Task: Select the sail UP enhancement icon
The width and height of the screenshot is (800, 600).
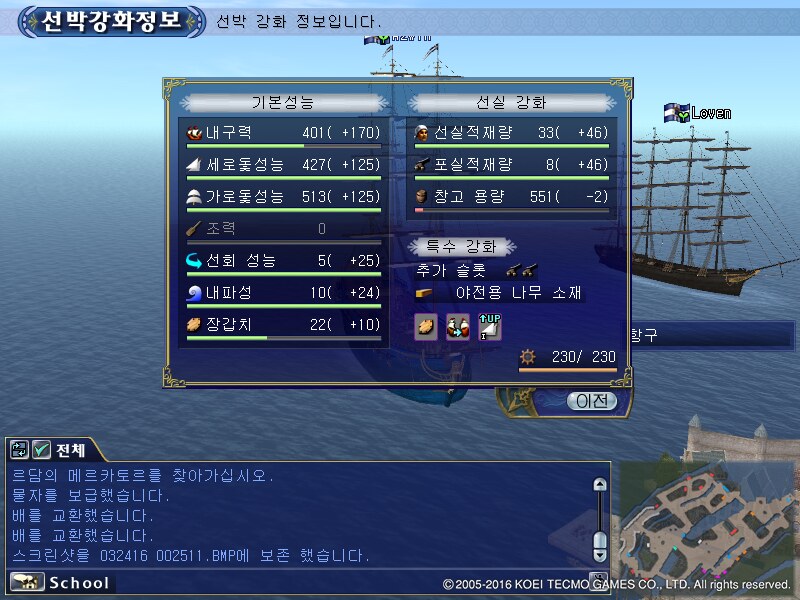Action: [490, 326]
